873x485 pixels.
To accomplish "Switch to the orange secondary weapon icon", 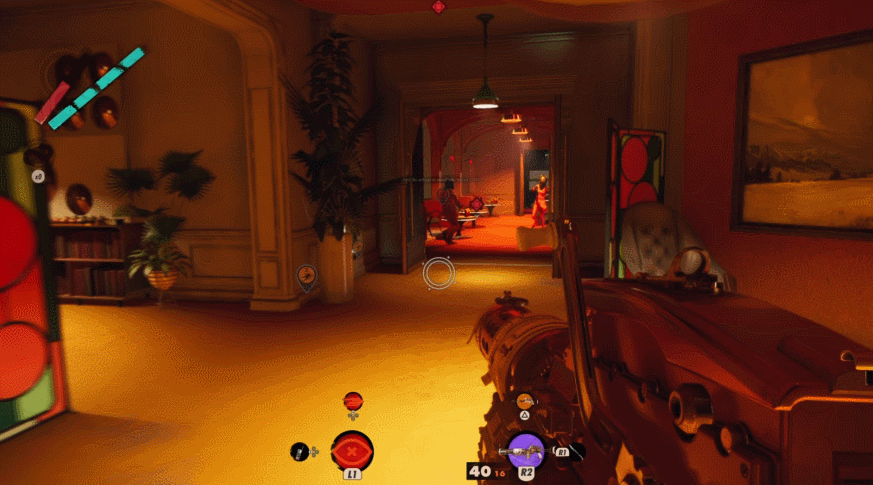I will 526,402.
